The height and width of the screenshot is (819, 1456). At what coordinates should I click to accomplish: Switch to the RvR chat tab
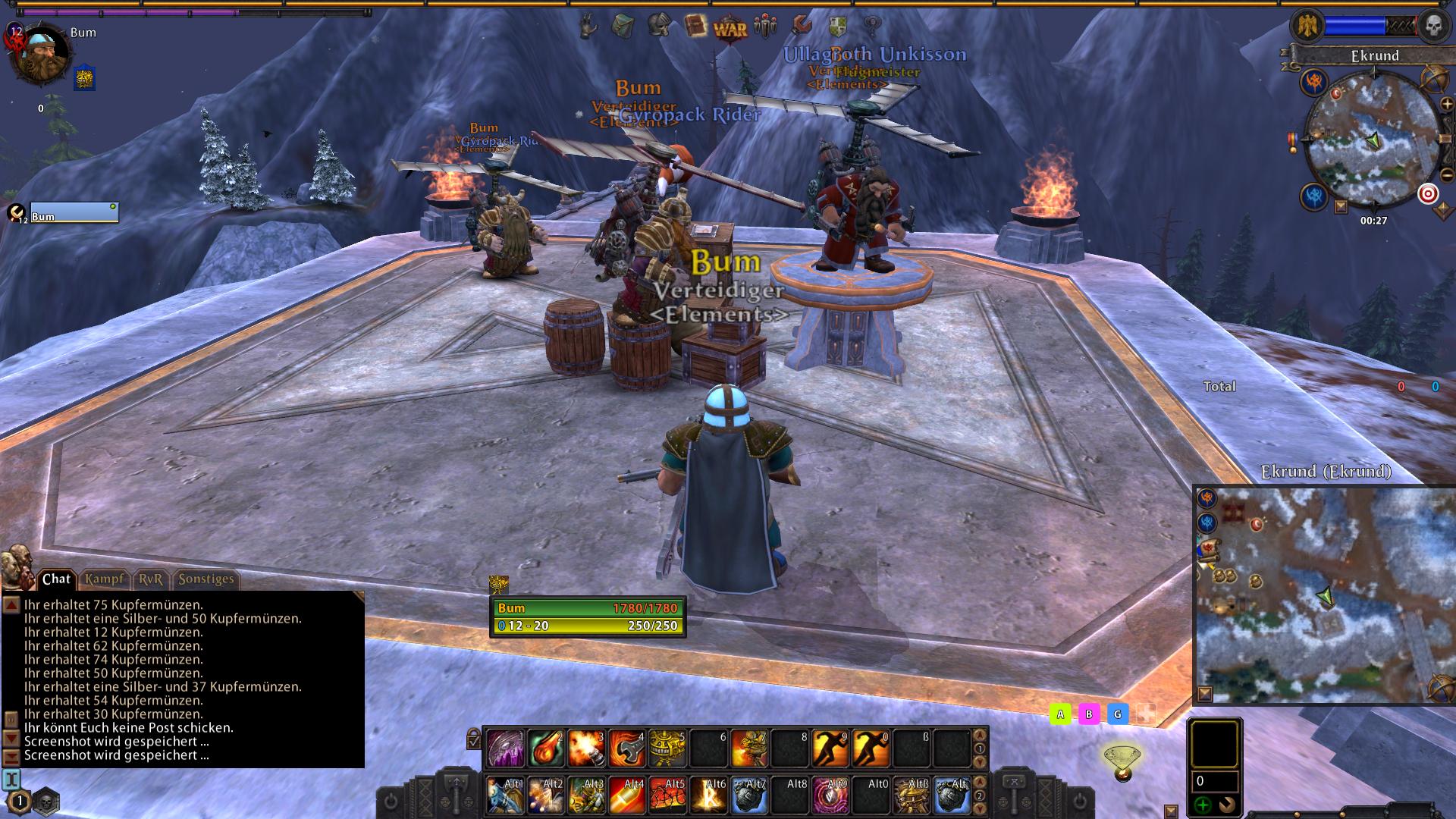click(x=151, y=579)
